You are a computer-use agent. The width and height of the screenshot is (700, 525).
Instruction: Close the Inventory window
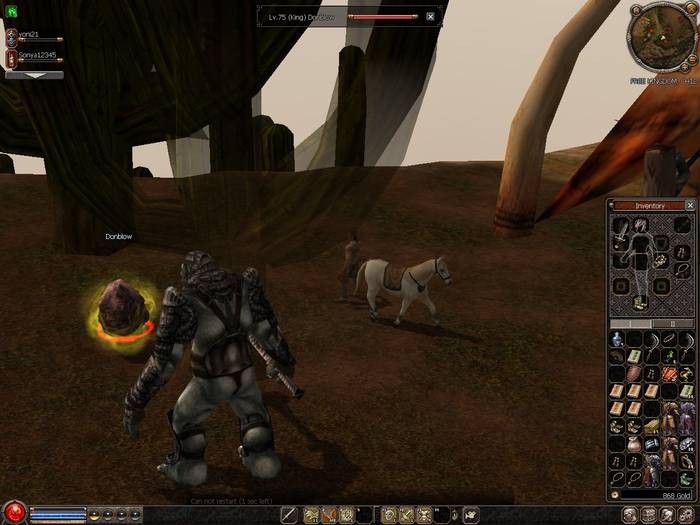(689, 205)
